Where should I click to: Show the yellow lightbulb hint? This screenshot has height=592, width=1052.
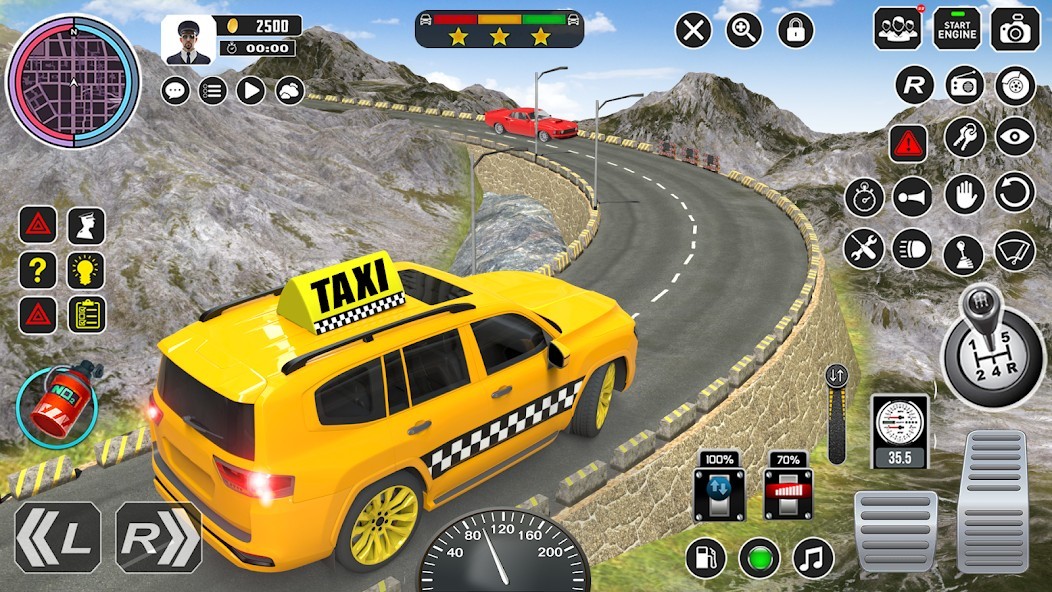(x=86, y=270)
